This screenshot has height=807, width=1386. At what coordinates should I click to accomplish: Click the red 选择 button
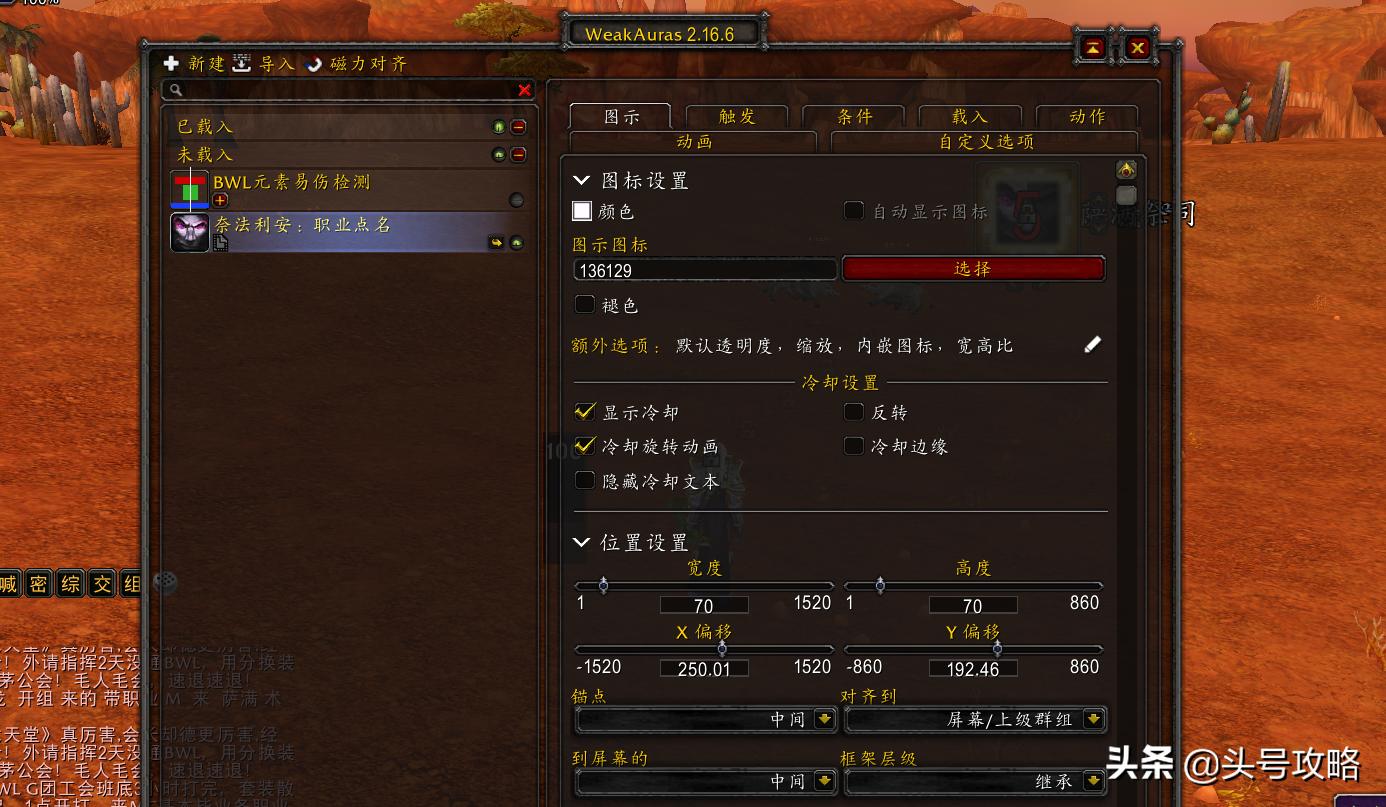pyautogui.click(x=973, y=267)
